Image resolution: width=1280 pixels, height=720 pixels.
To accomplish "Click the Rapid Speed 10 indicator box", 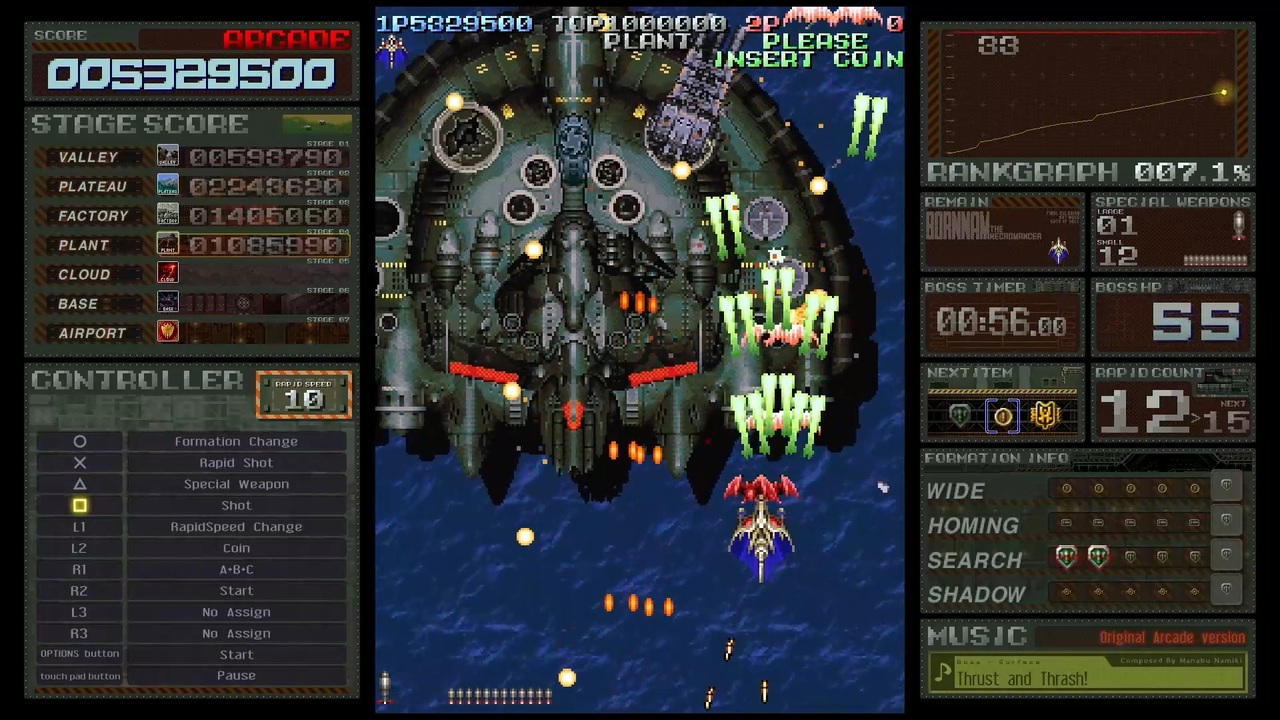I will [304, 395].
